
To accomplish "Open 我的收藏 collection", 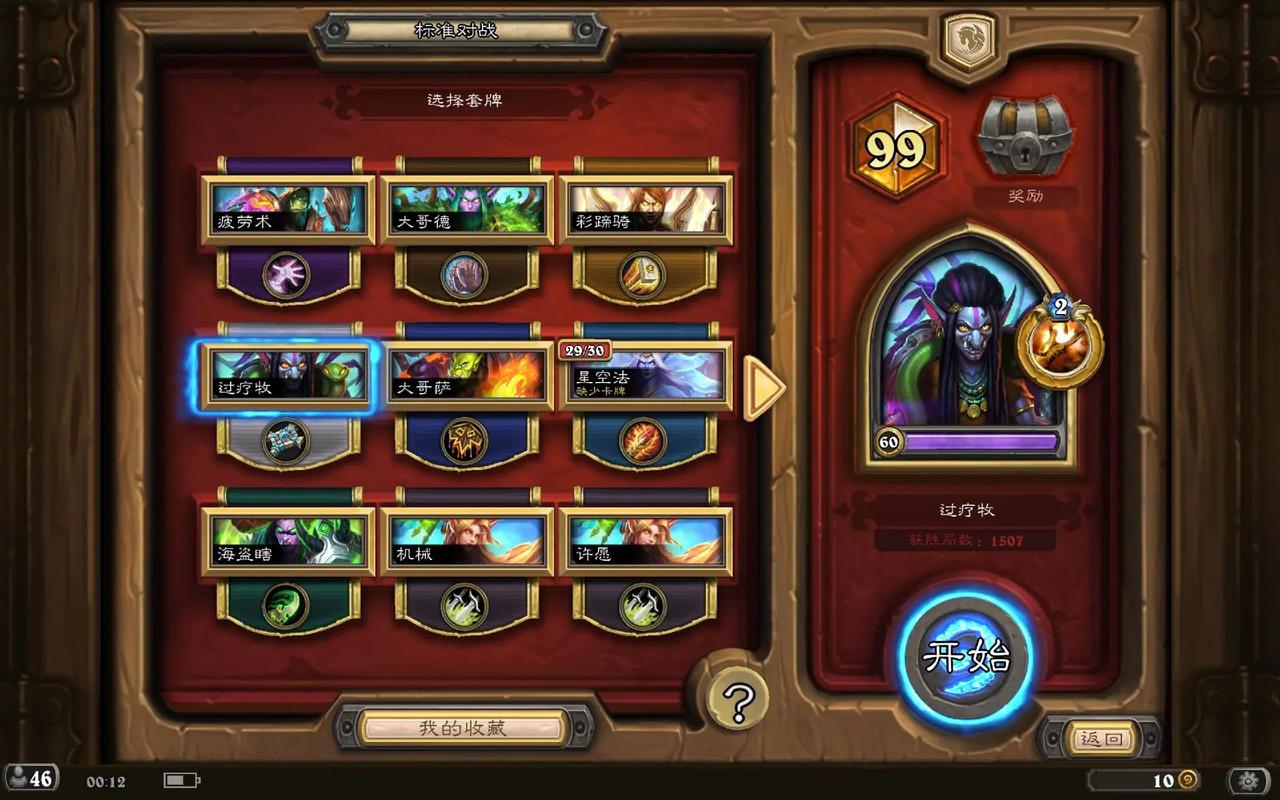I will [x=463, y=728].
